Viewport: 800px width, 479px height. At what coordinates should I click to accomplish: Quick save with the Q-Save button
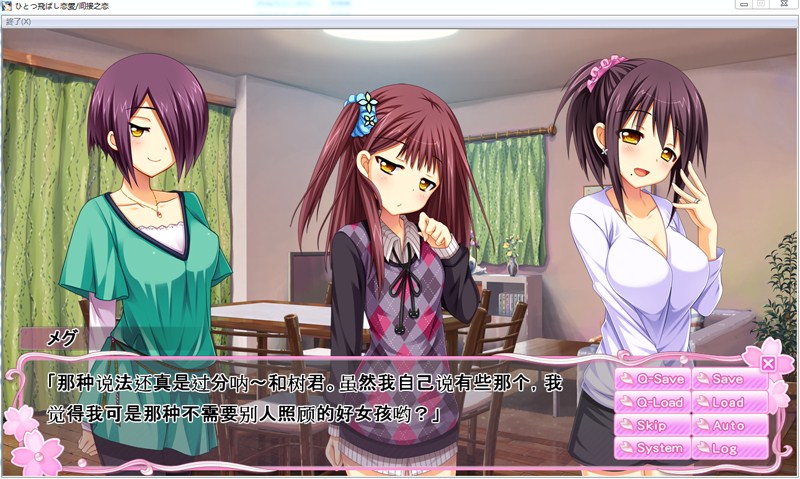point(651,380)
